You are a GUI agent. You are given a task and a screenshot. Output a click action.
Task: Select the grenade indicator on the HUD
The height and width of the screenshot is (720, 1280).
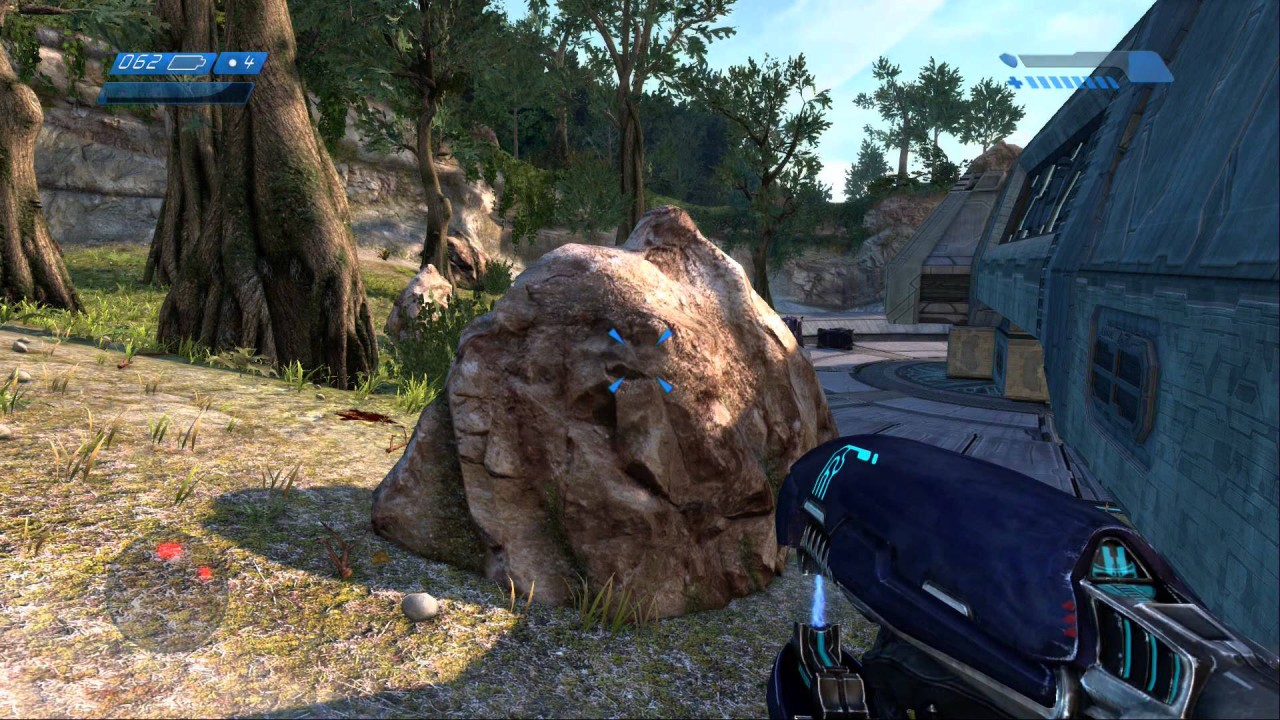pyautogui.click(x=241, y=63)
